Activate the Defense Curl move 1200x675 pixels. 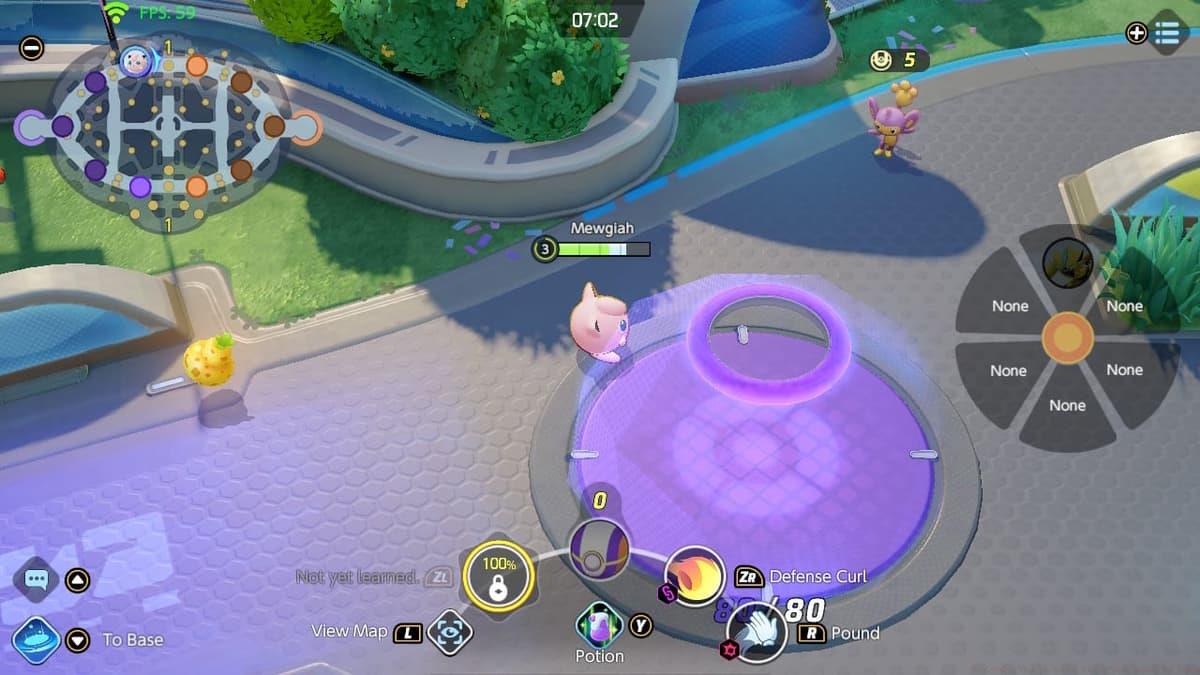point(695,575)
